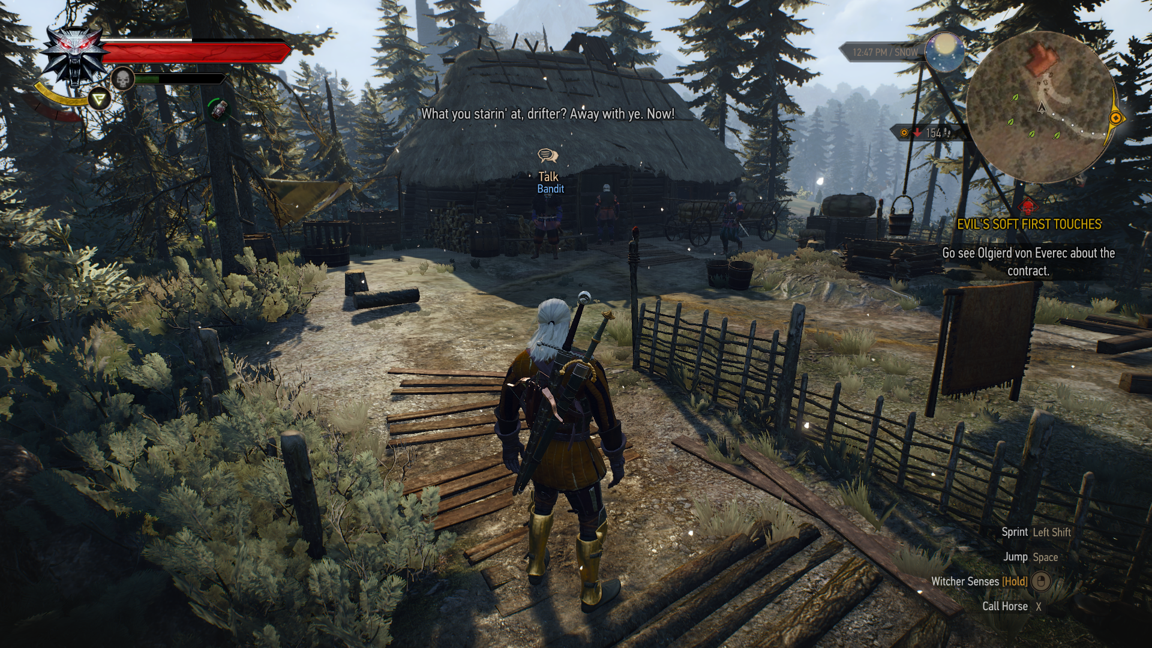
Task: Click the red skull quest icon
Action: [x=1027, y=207]
